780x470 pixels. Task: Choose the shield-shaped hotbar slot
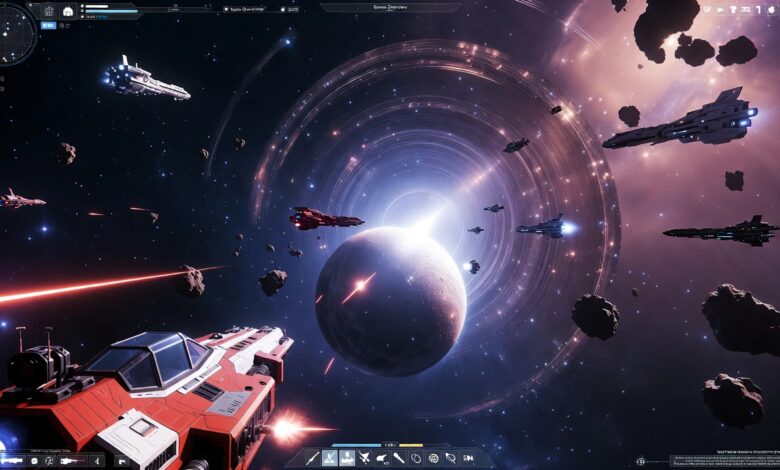pyautogui.click(x=416, y=459)
